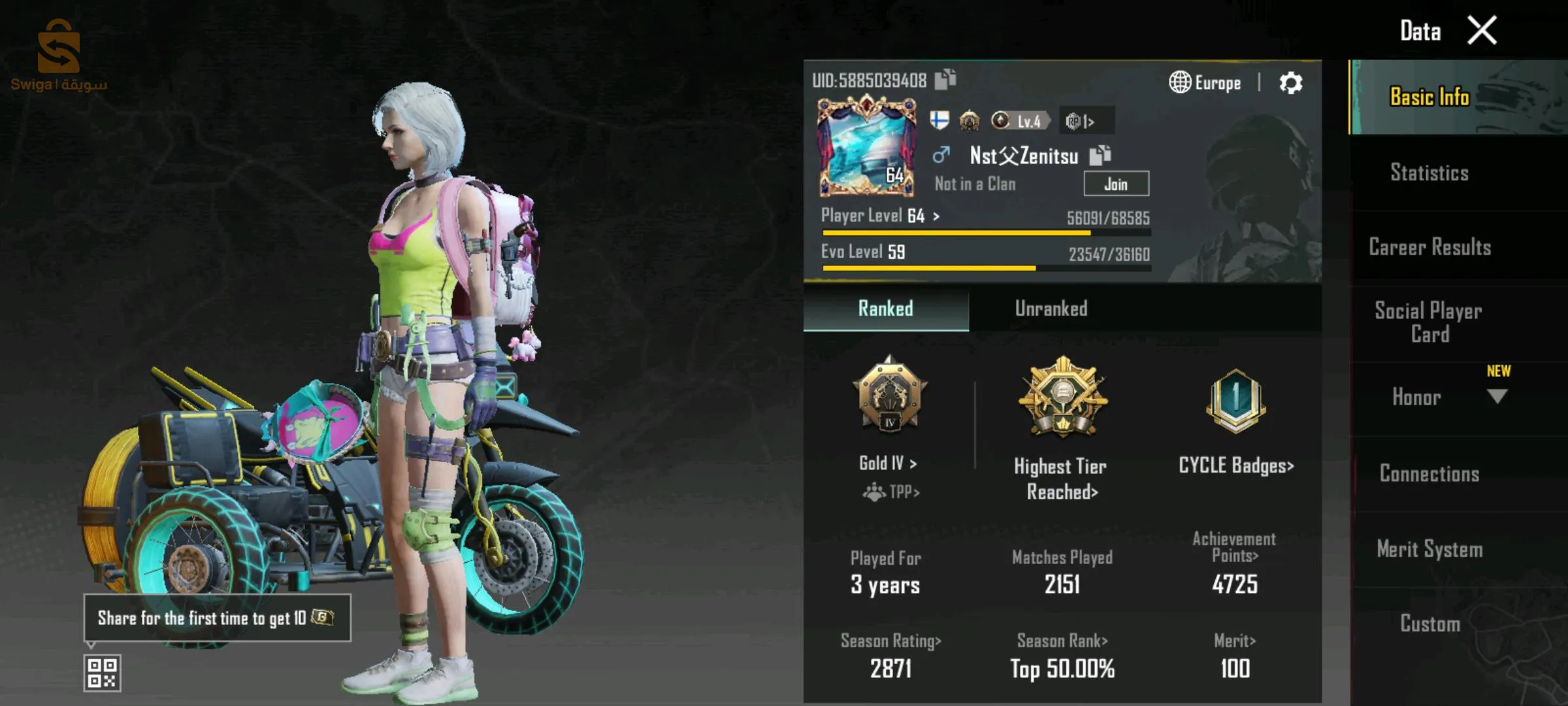The width and height of the screenshot is (1568, 706).
Task: Select the Ranked tab
Action: 885,309
